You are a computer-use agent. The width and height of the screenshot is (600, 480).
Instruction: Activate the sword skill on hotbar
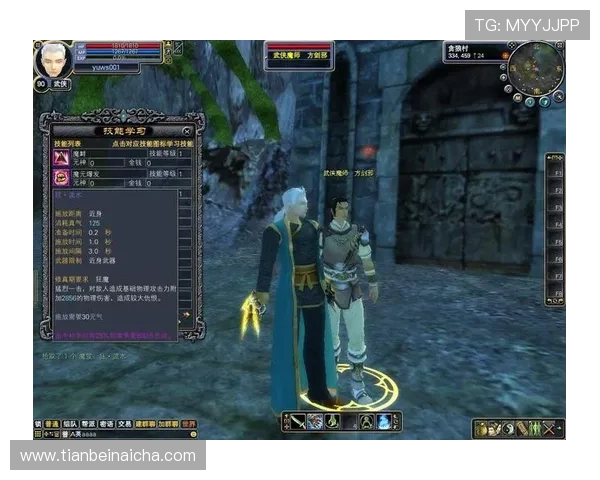click(298, 422)
